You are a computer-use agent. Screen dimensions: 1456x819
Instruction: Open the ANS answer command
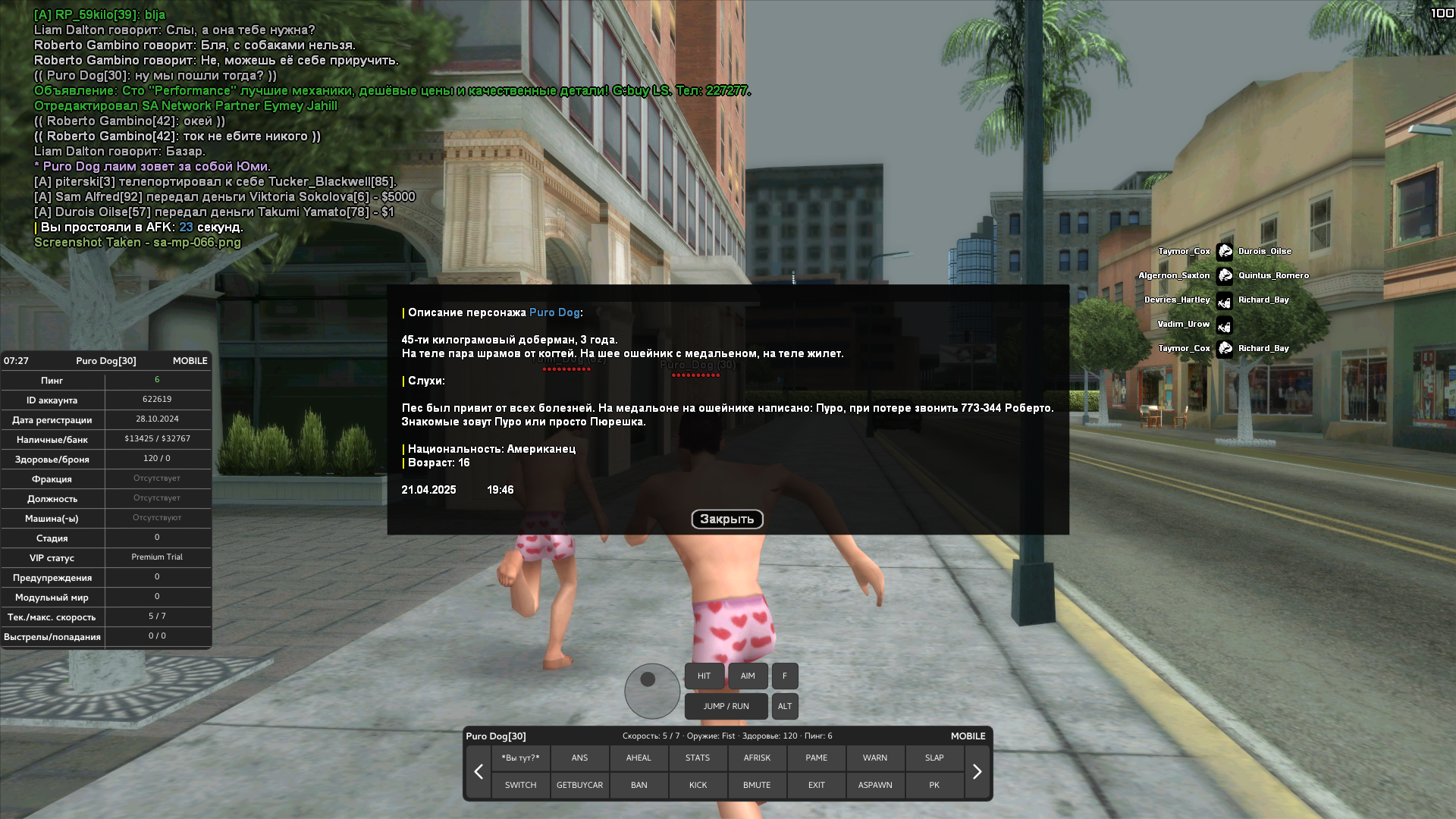(x=579, y=758)
